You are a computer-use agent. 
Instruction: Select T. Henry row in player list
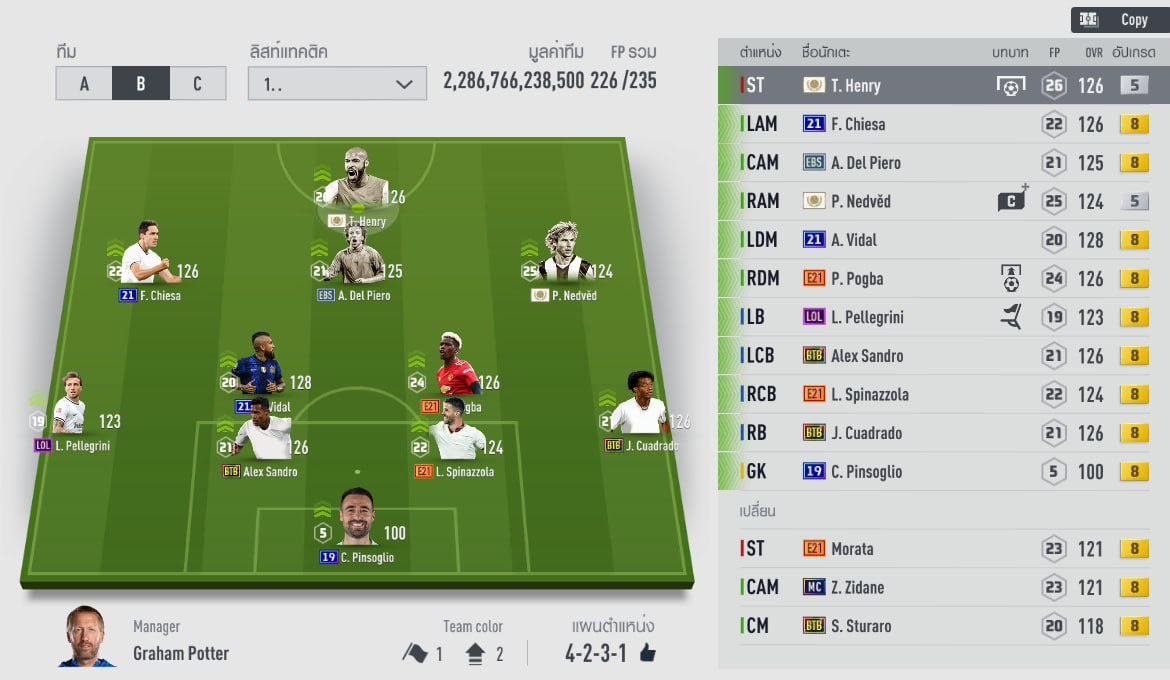(940, 86)
